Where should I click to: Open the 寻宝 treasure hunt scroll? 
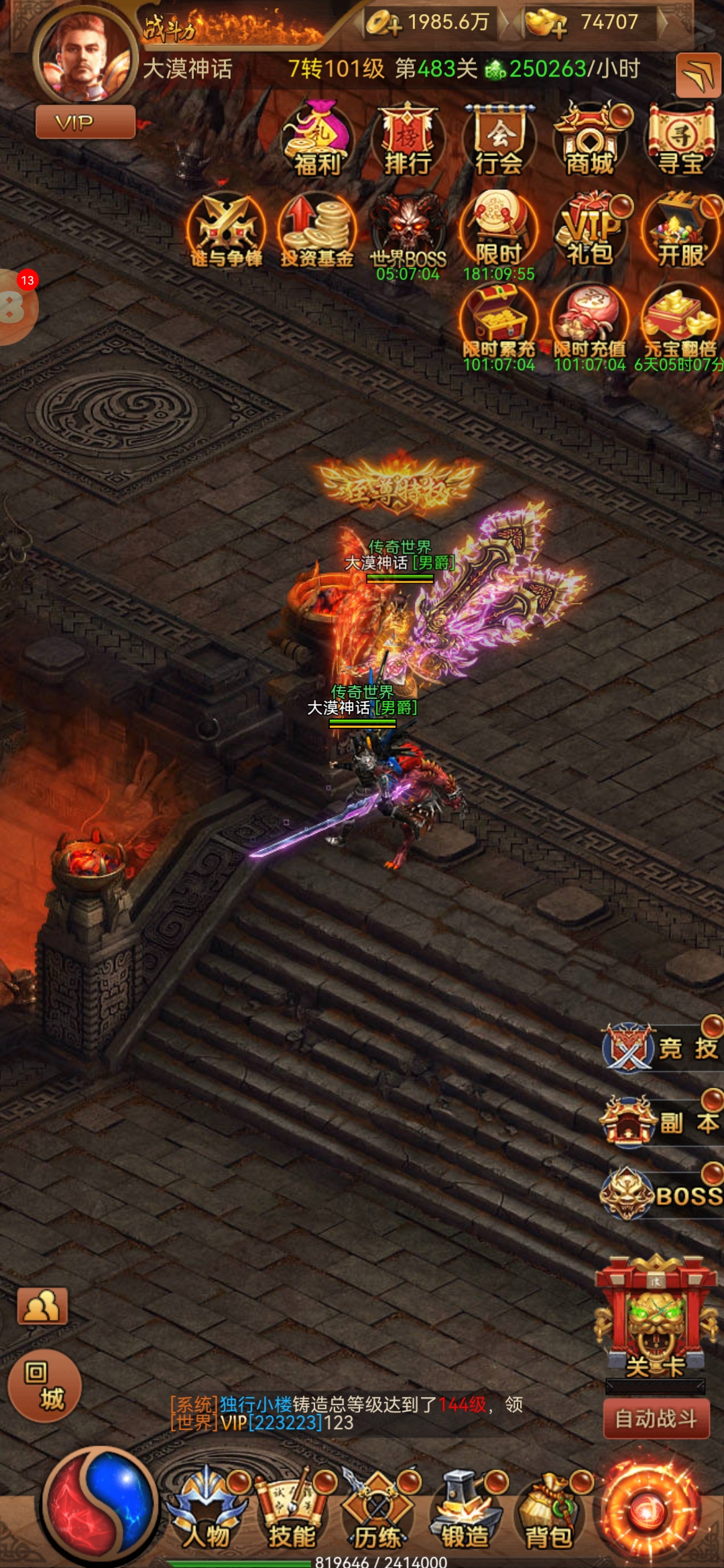pyautogui.click(x=681, y=139)
